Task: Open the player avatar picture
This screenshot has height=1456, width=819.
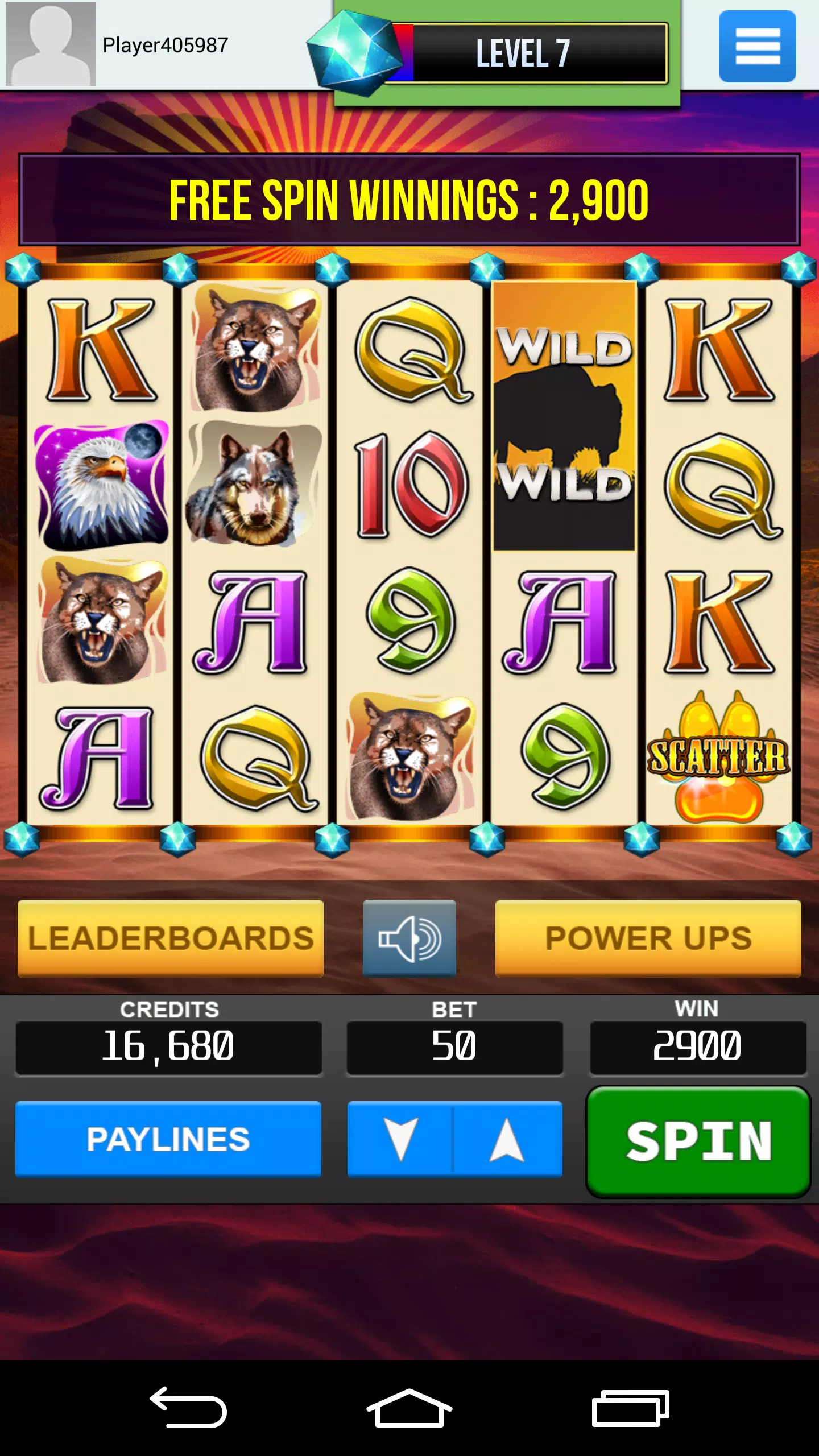Action: coord(50,44)
